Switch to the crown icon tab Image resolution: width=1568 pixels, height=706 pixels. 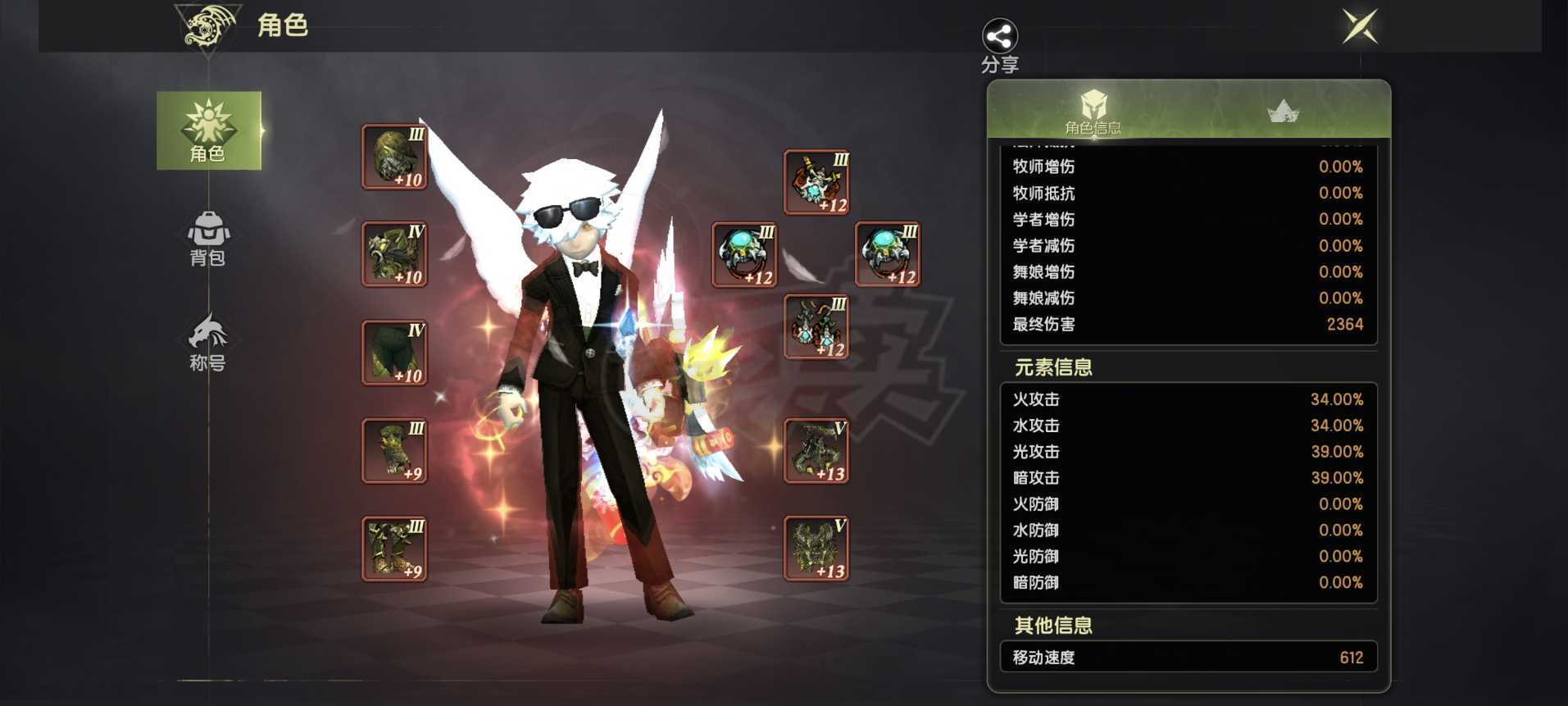pos(1283,112)
